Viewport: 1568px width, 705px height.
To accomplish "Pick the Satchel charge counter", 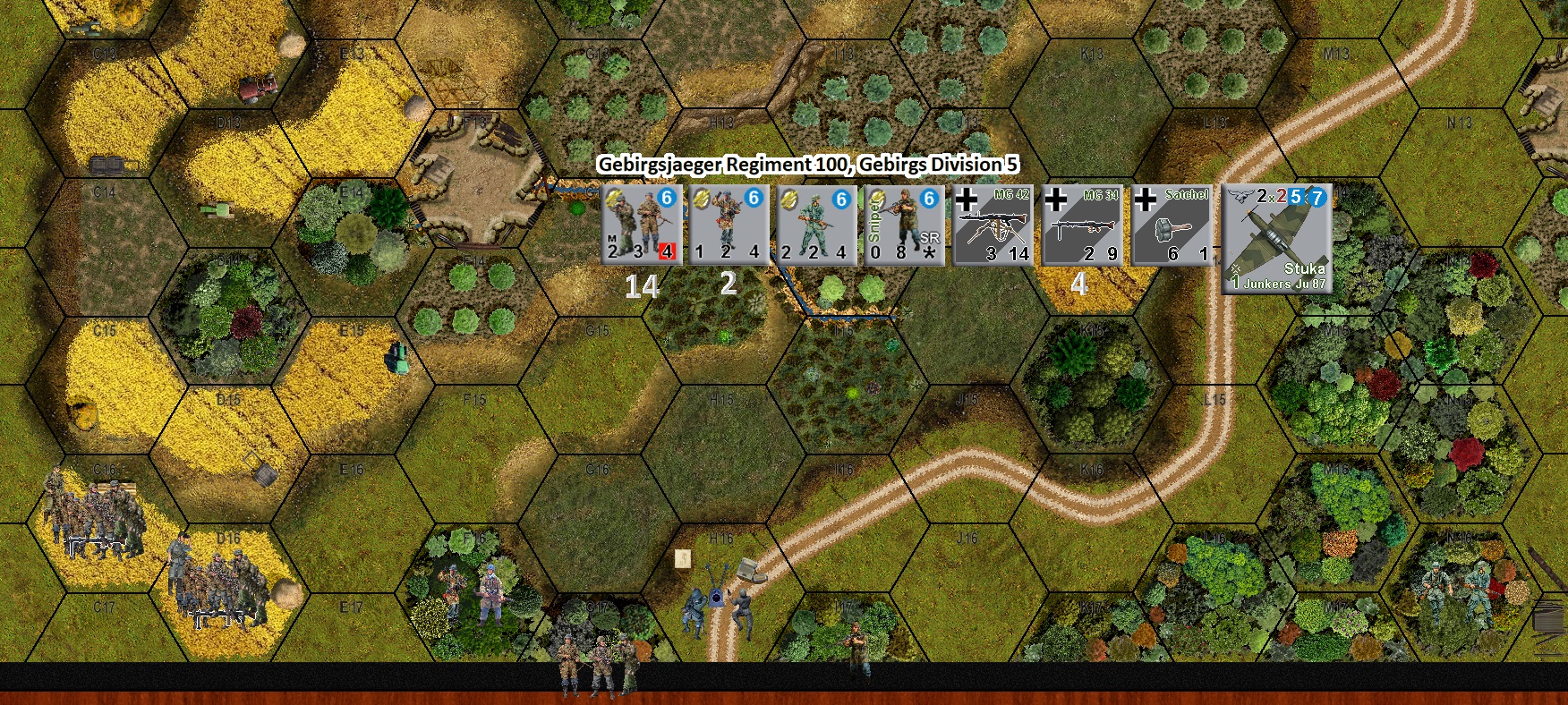I will [1170, 225].
